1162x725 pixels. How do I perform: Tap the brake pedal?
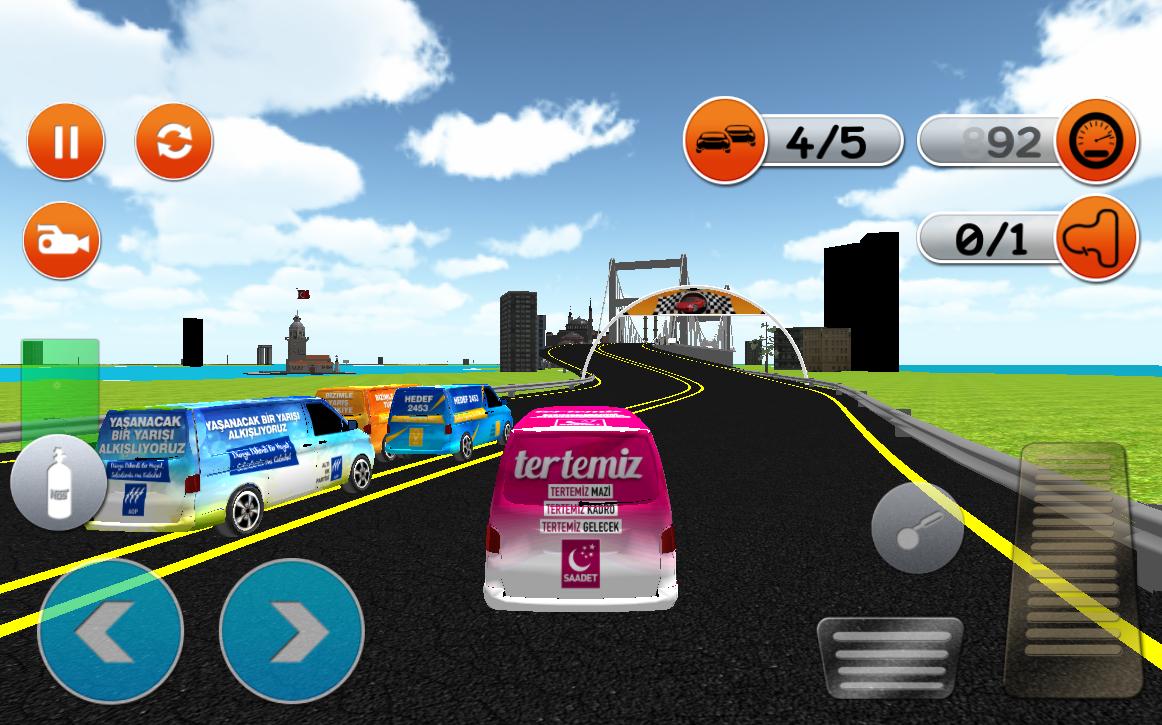tap(889, 658)
